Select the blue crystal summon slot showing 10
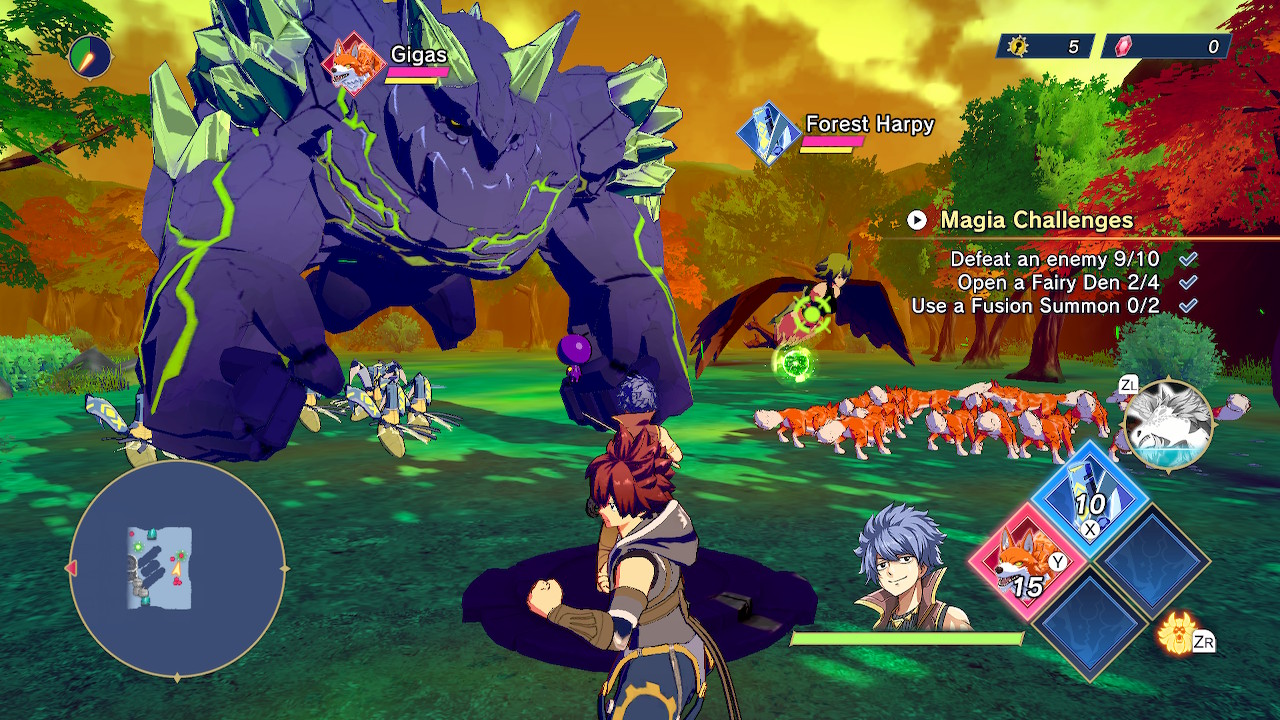 (1090, 498)
